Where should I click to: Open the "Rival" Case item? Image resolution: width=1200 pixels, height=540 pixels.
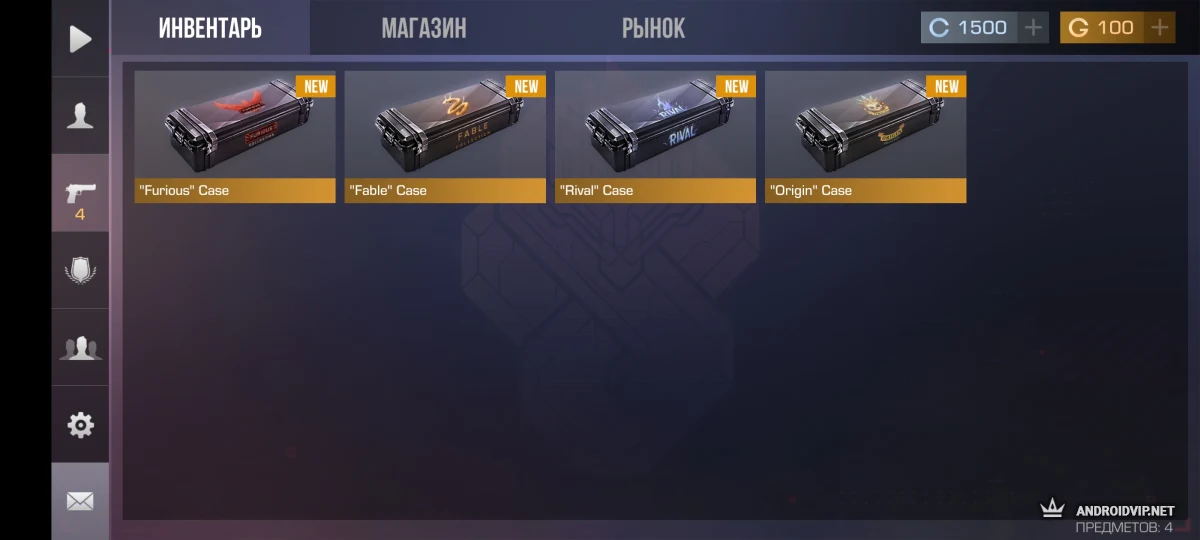[655, 136]
